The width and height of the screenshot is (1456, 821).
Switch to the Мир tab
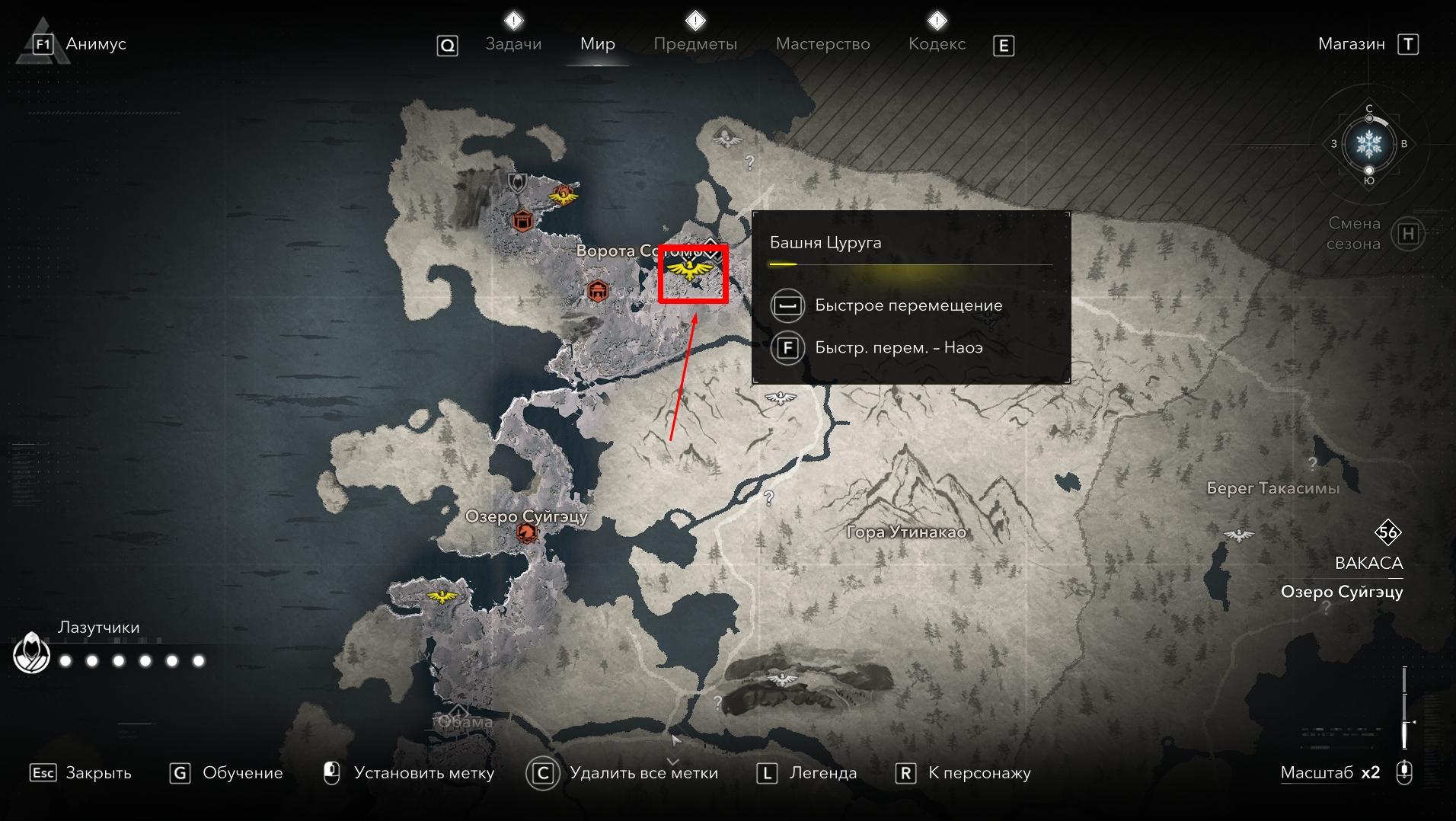(597, 44)
